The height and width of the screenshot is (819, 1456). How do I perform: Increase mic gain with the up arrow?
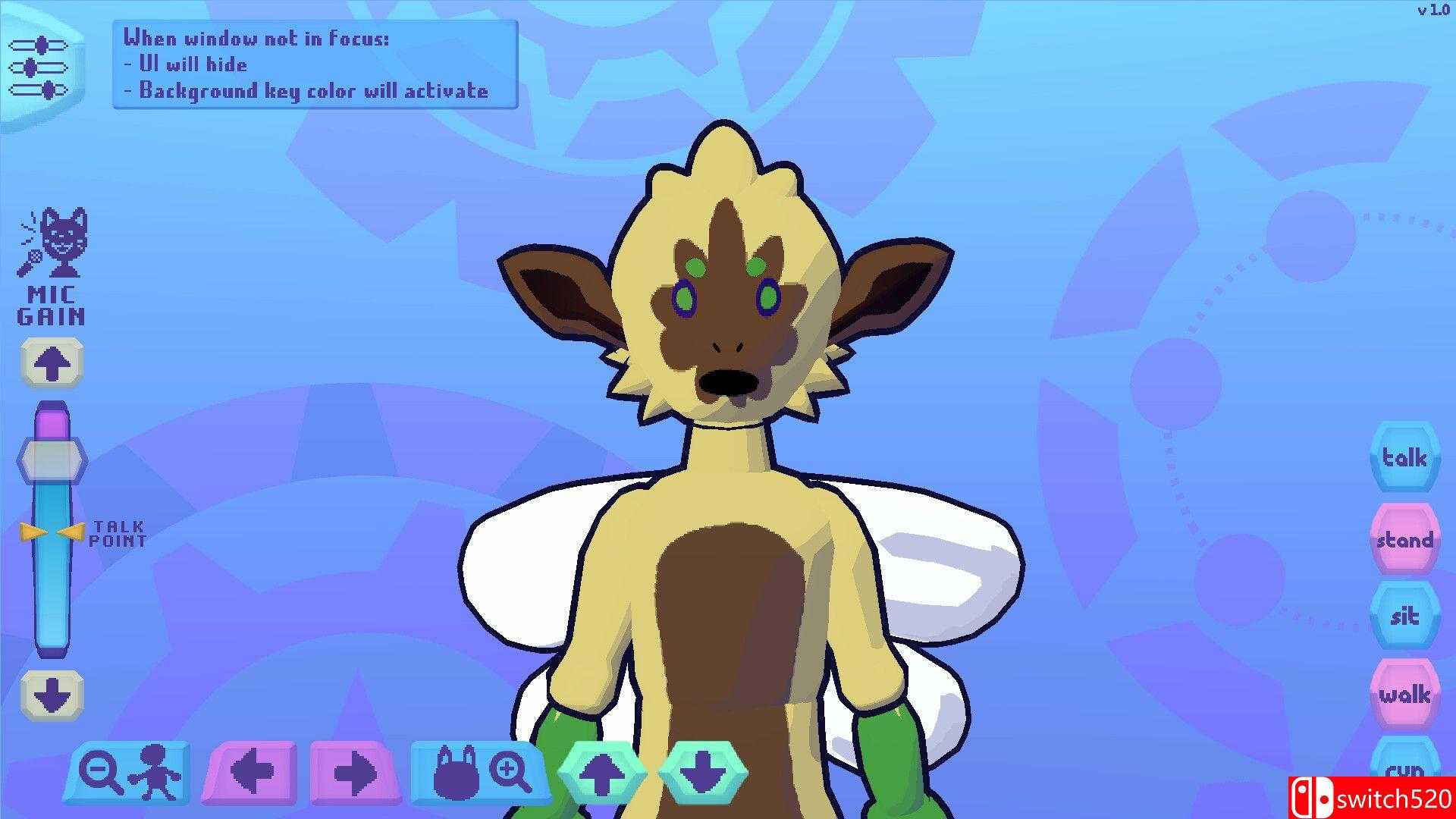(51, 362)
